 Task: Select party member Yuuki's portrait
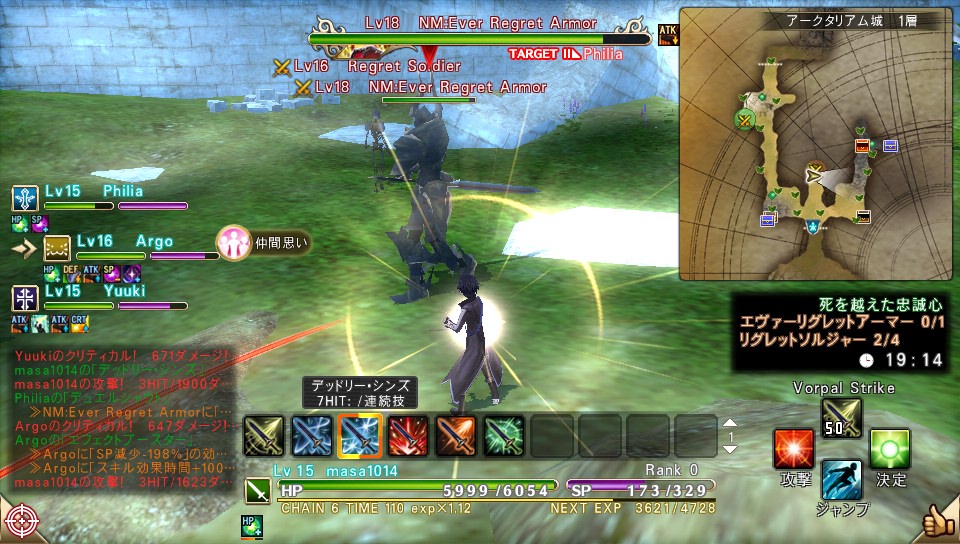(x=25, y=297)
